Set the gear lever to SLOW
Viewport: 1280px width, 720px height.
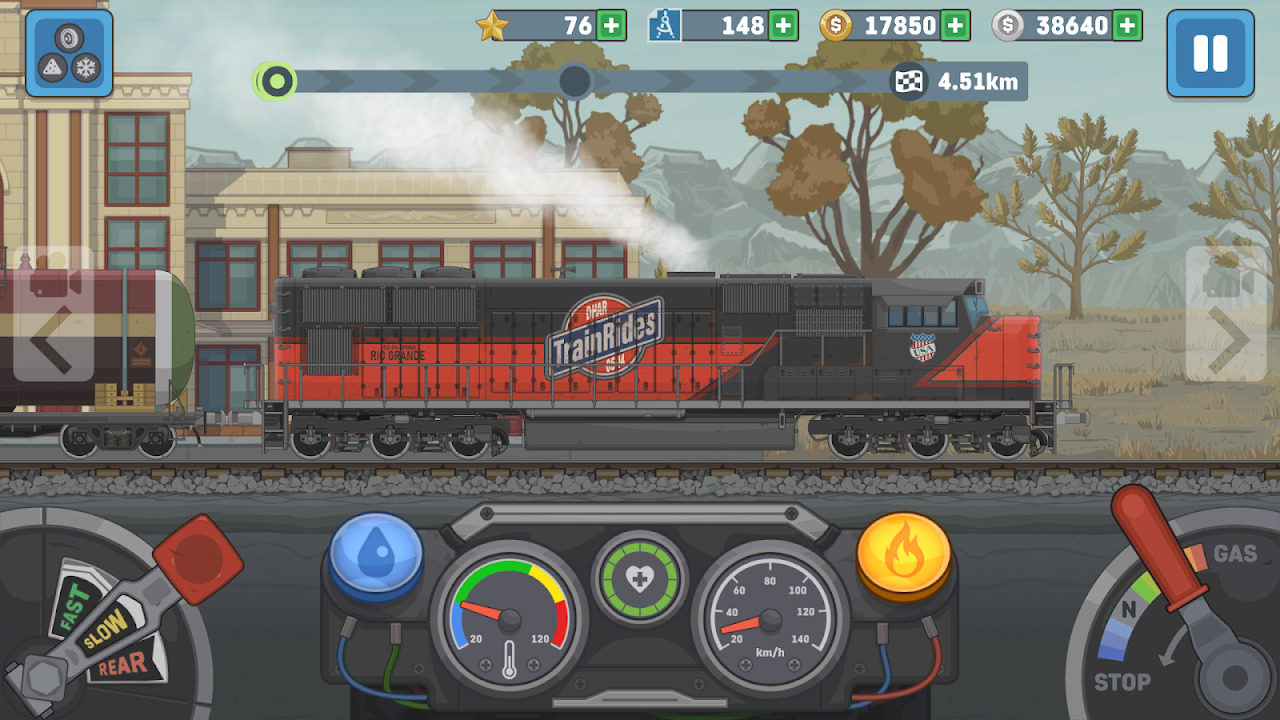click(104, 628)
